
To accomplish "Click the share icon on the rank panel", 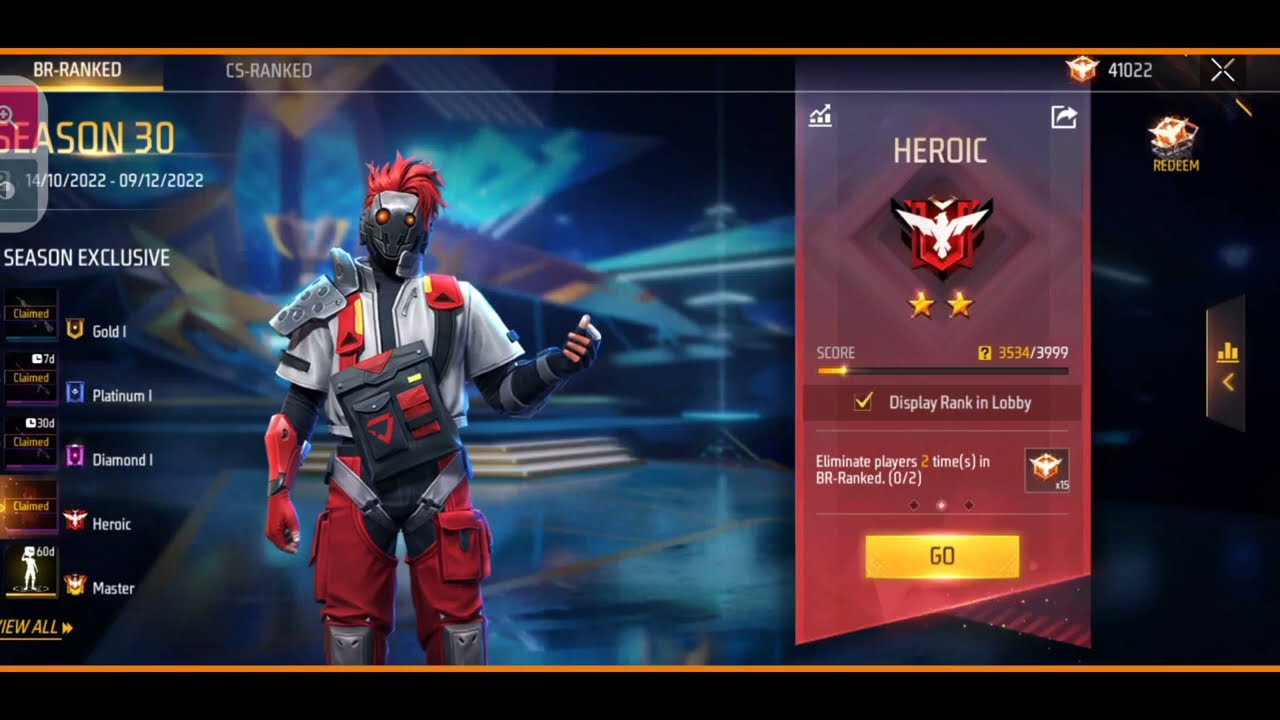I will pyautogui.click(x=1063, y=117).
